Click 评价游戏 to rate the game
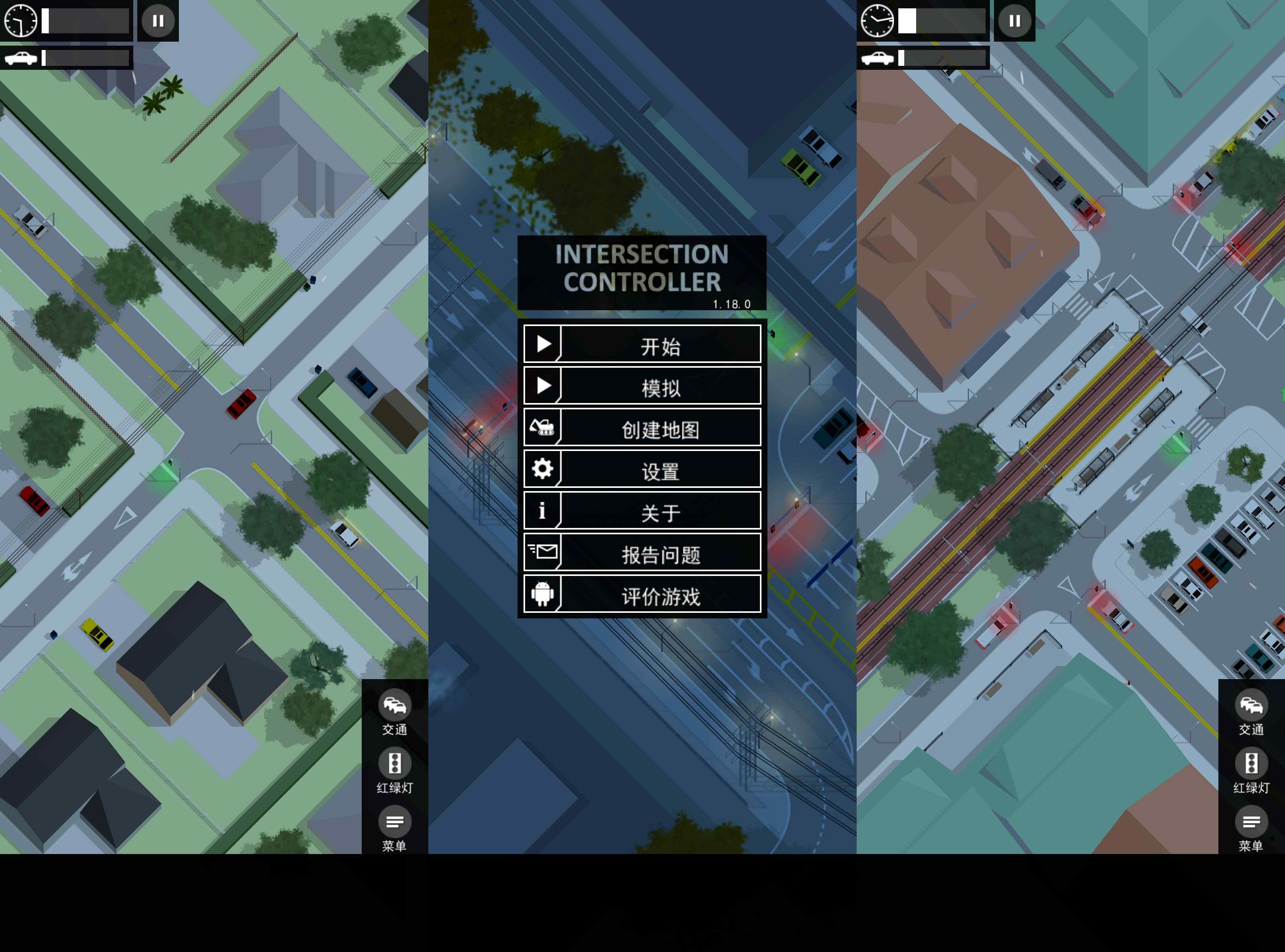 (642, 594)
